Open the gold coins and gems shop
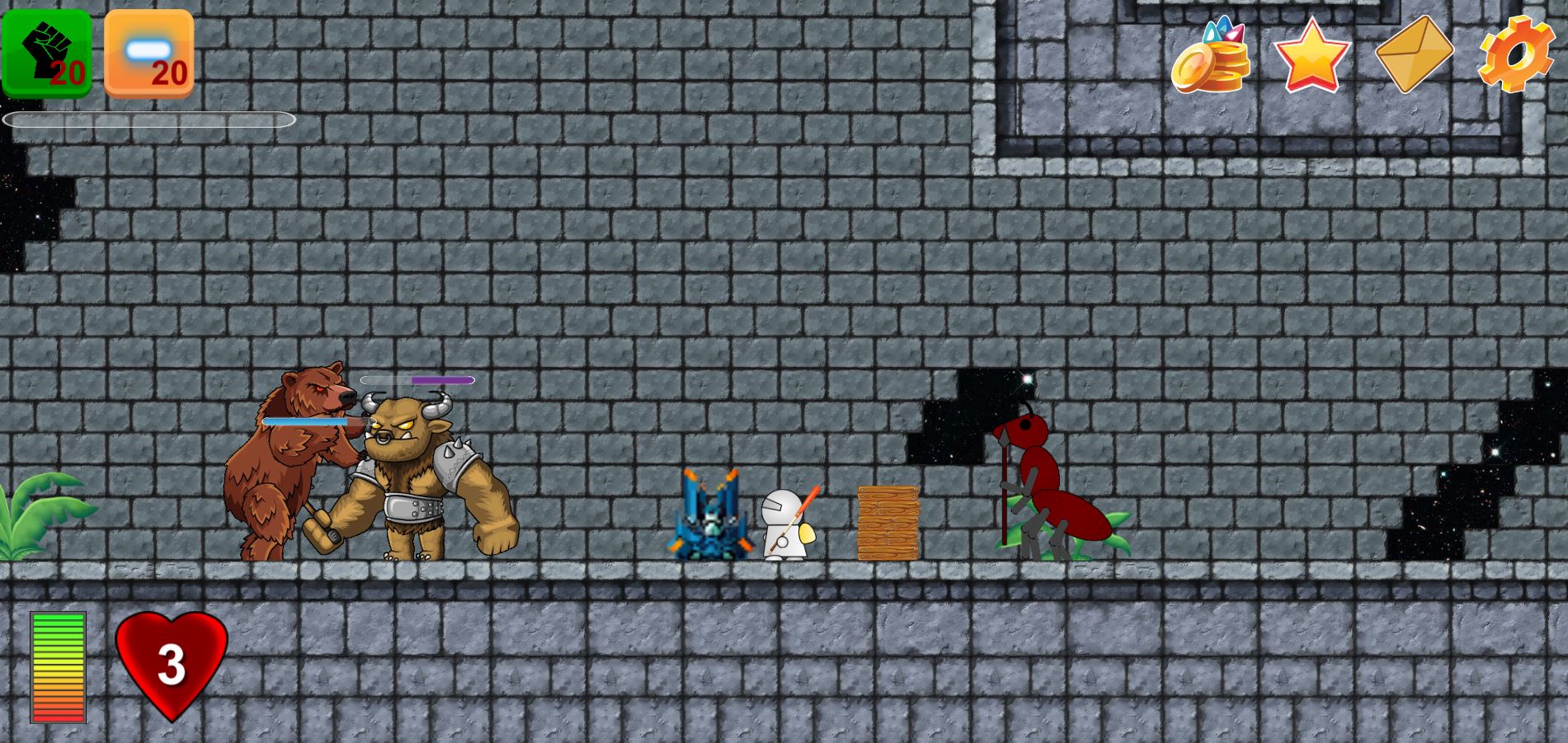The image size is (1568, 743). click(1210, 56)
